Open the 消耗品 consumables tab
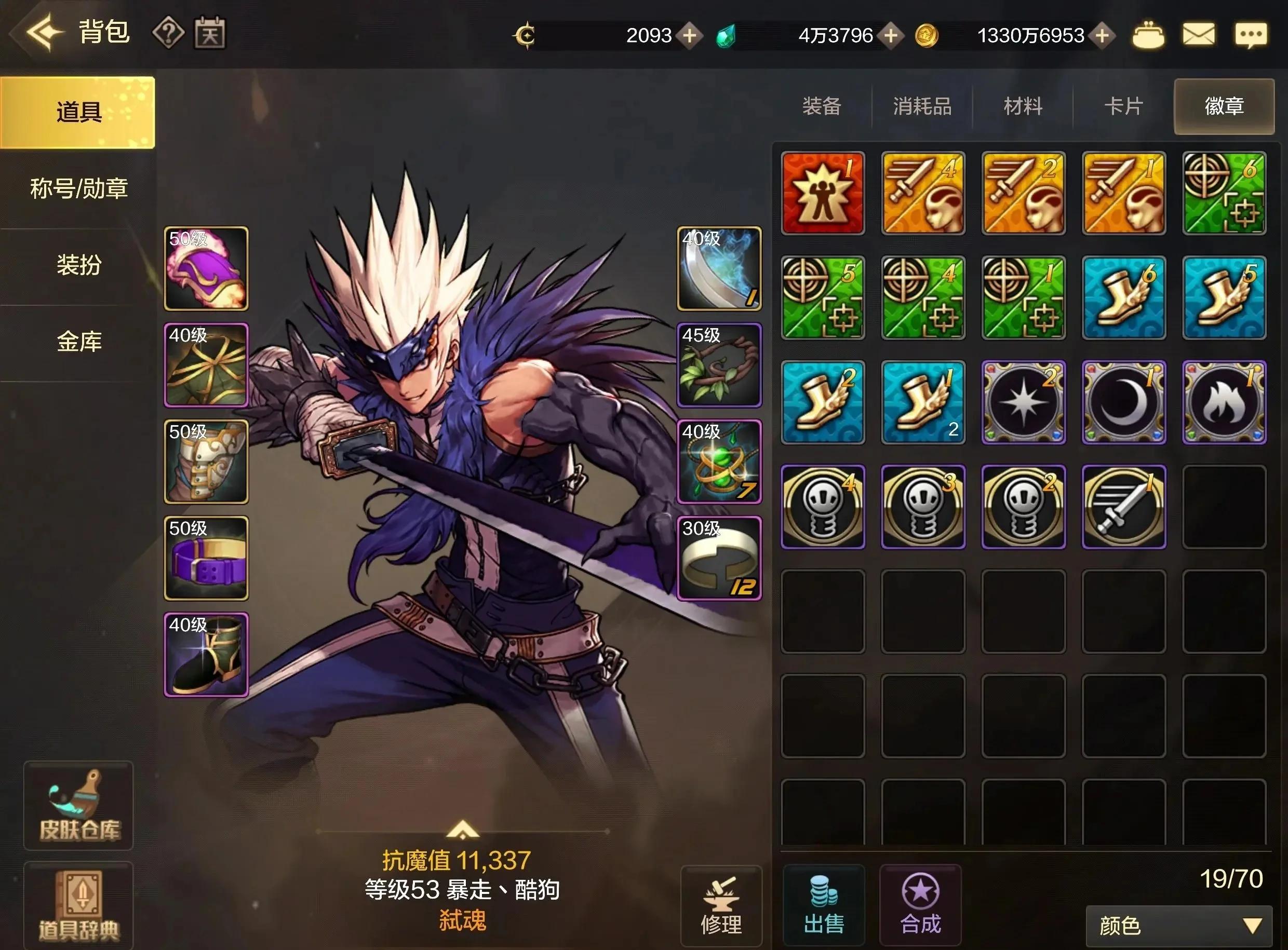 pos(921,106)
